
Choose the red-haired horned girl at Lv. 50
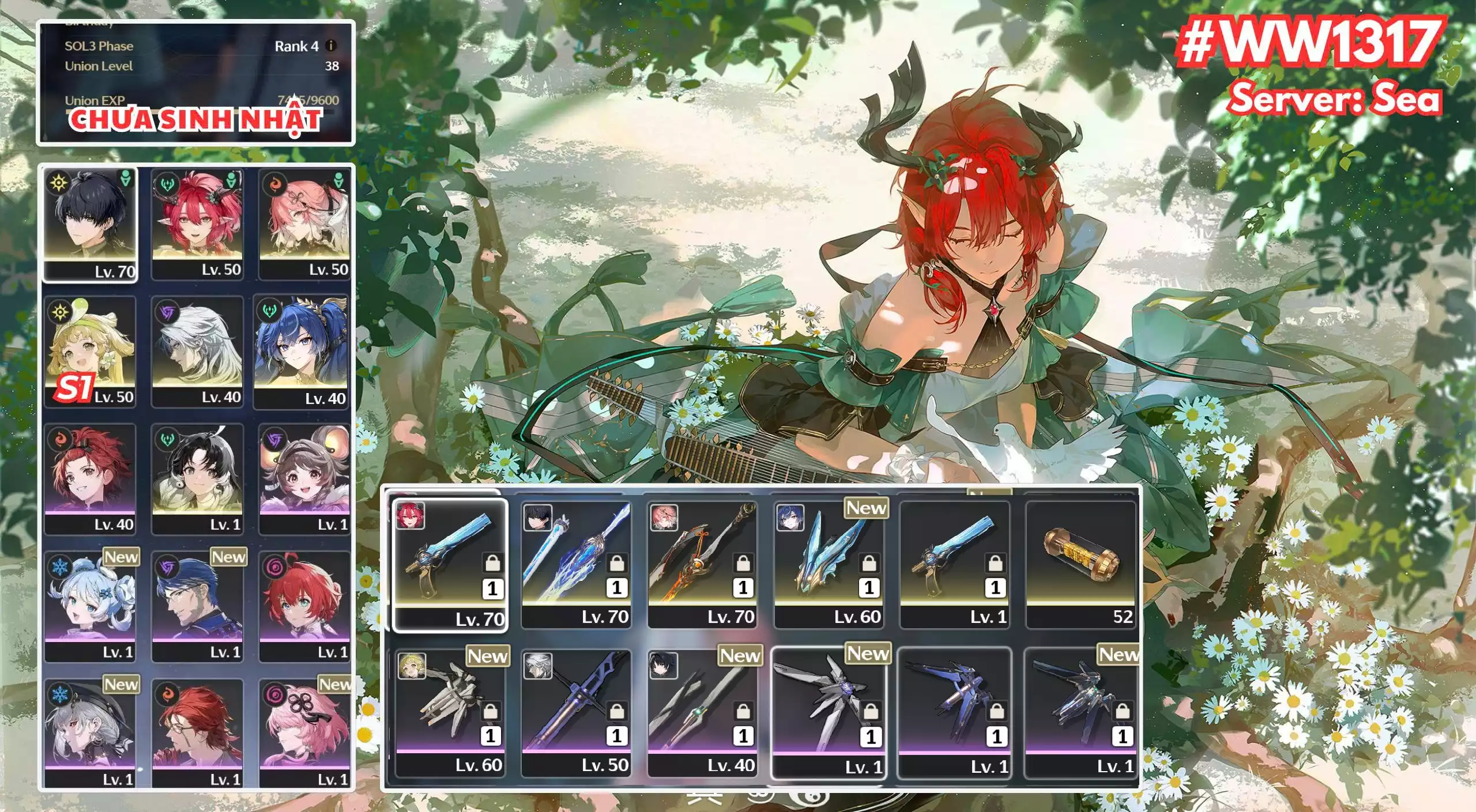click(x=197, y=225)
